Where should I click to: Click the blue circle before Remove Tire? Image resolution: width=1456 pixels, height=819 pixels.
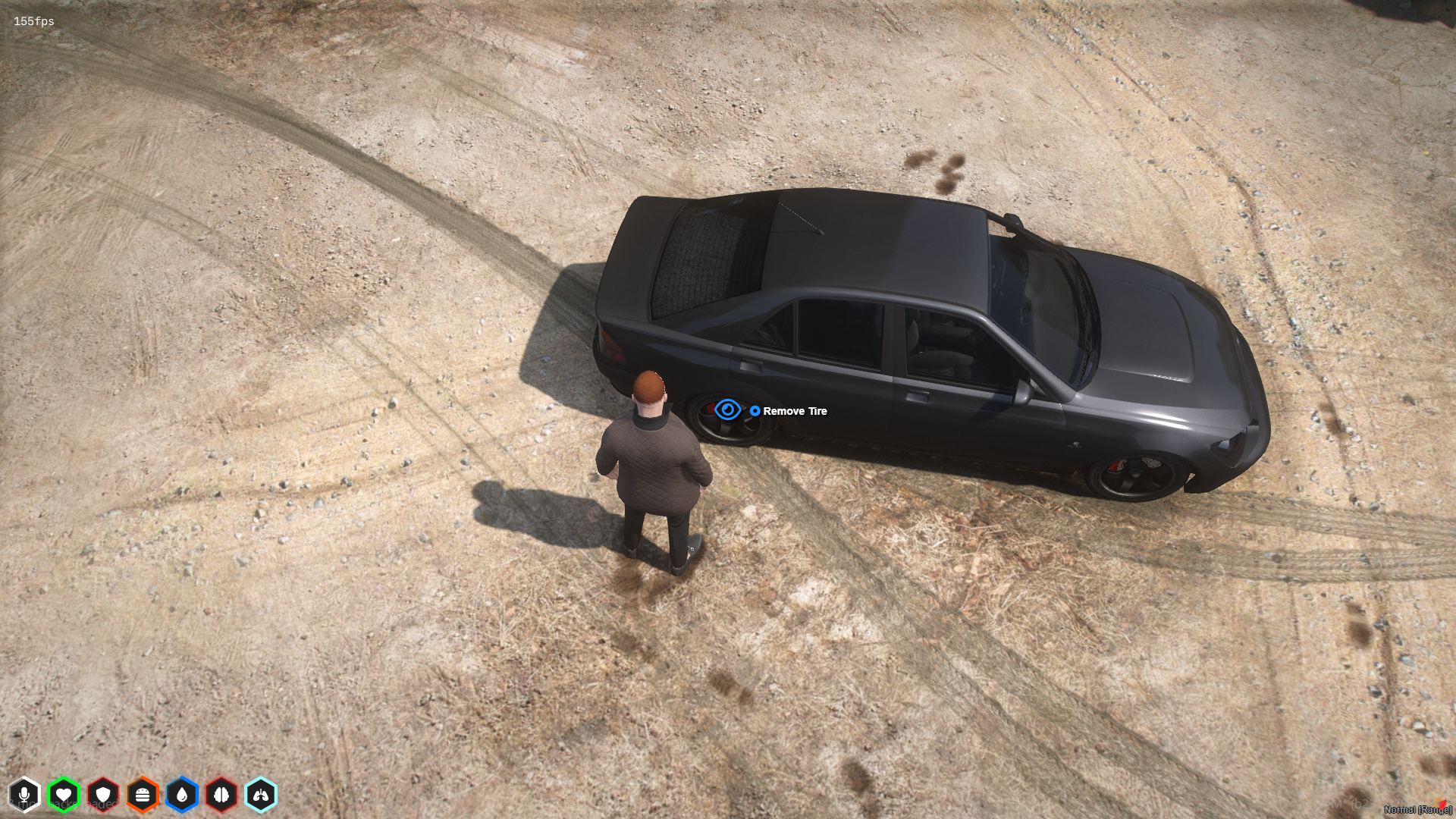click(x=754, y=411)
